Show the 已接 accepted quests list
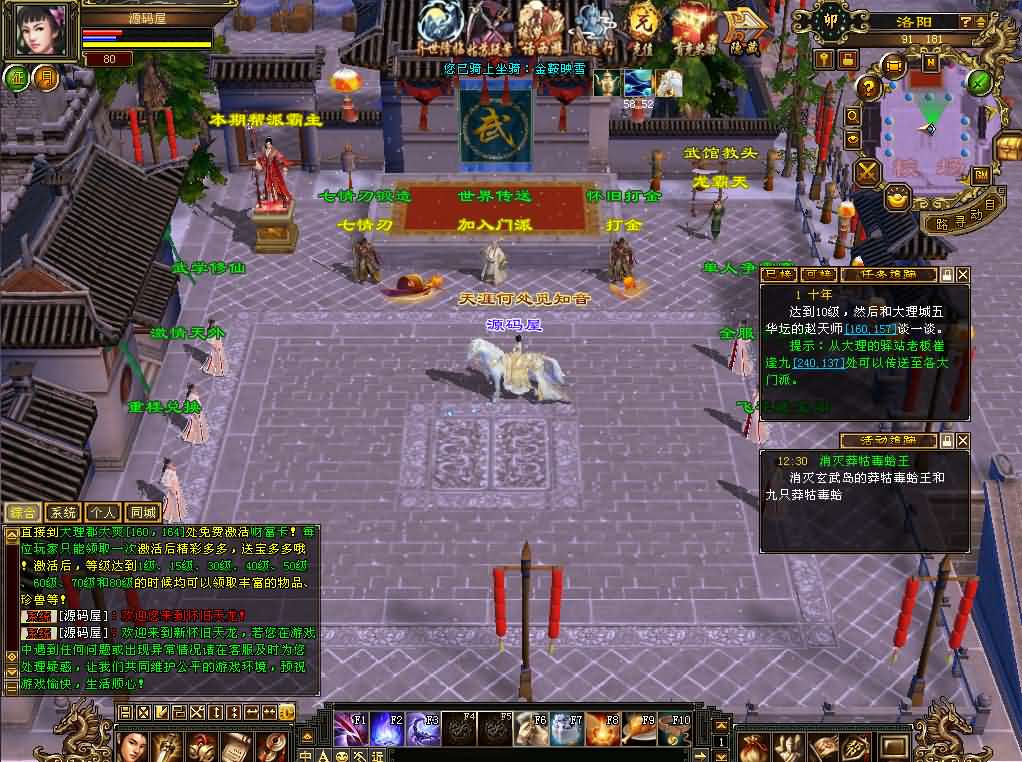Image resolution: width=1022 pixels, height=762 pixels. [x=778, y=274]
